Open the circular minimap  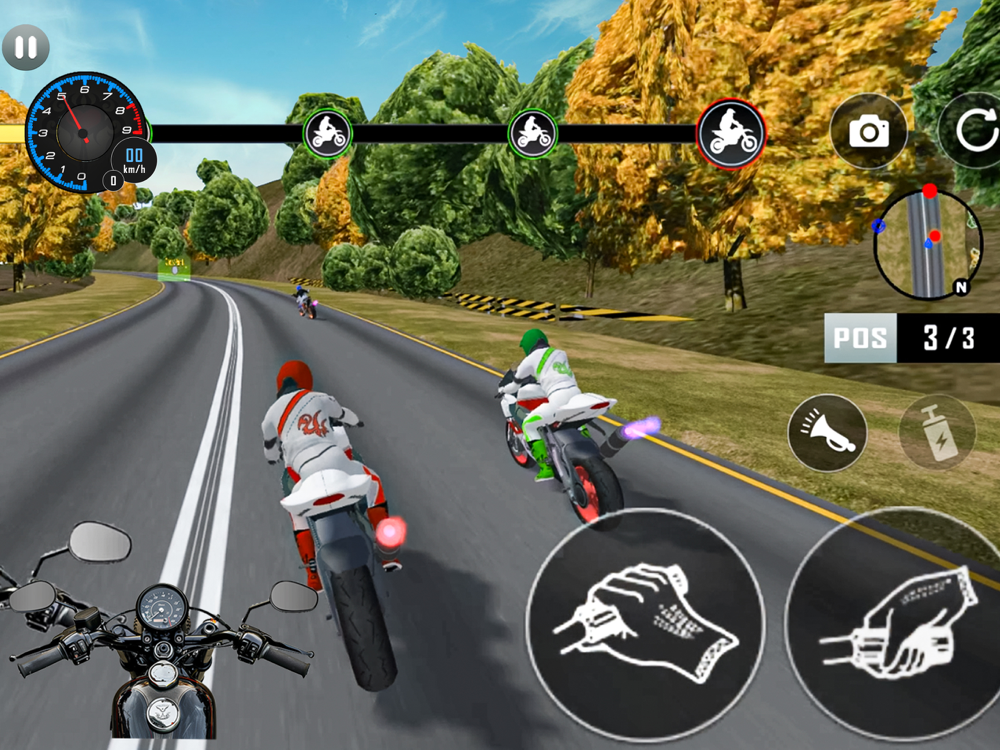click(x=923, y=243)
